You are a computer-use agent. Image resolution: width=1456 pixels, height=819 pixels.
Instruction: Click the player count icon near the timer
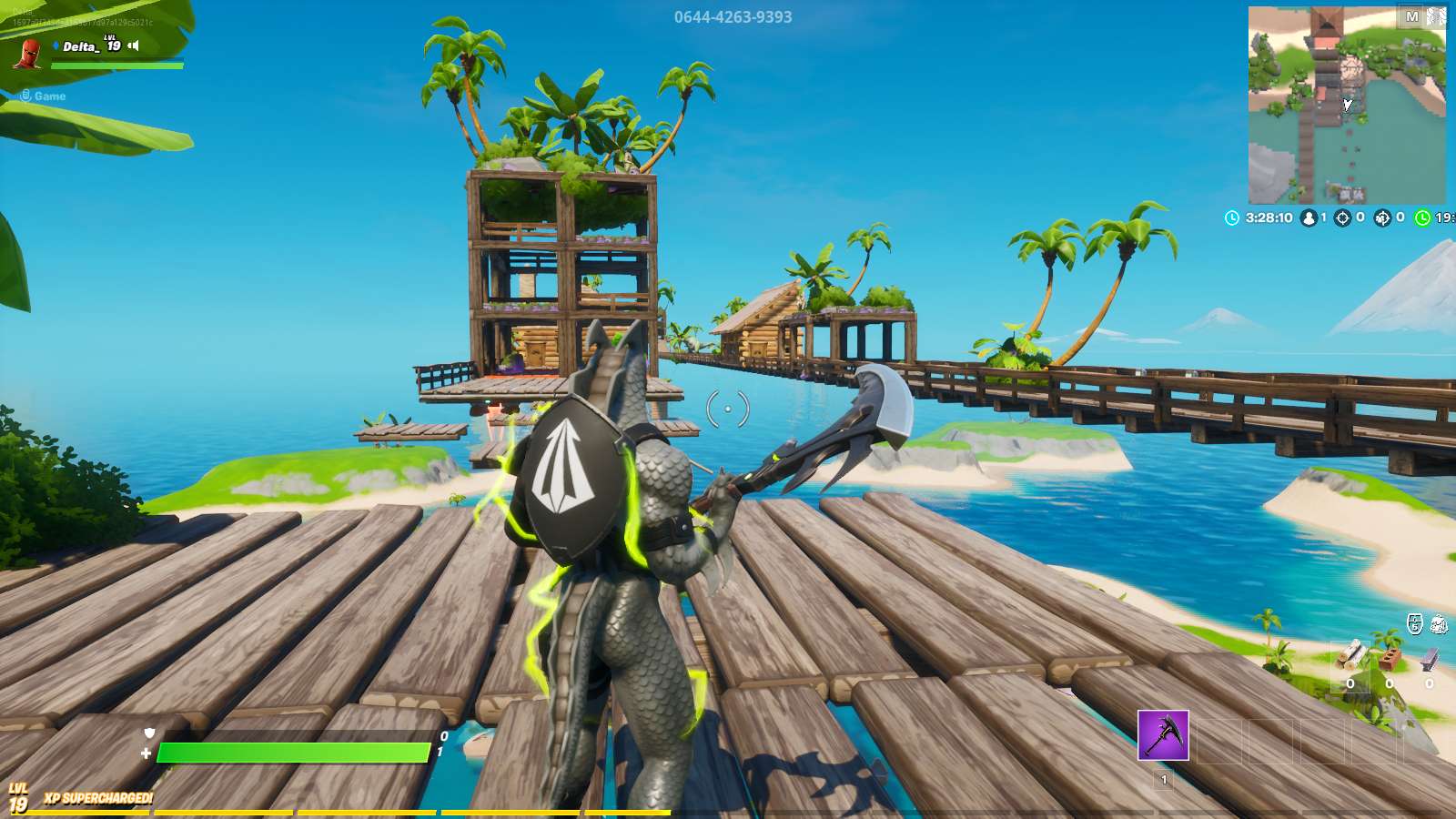[1309, 217]
